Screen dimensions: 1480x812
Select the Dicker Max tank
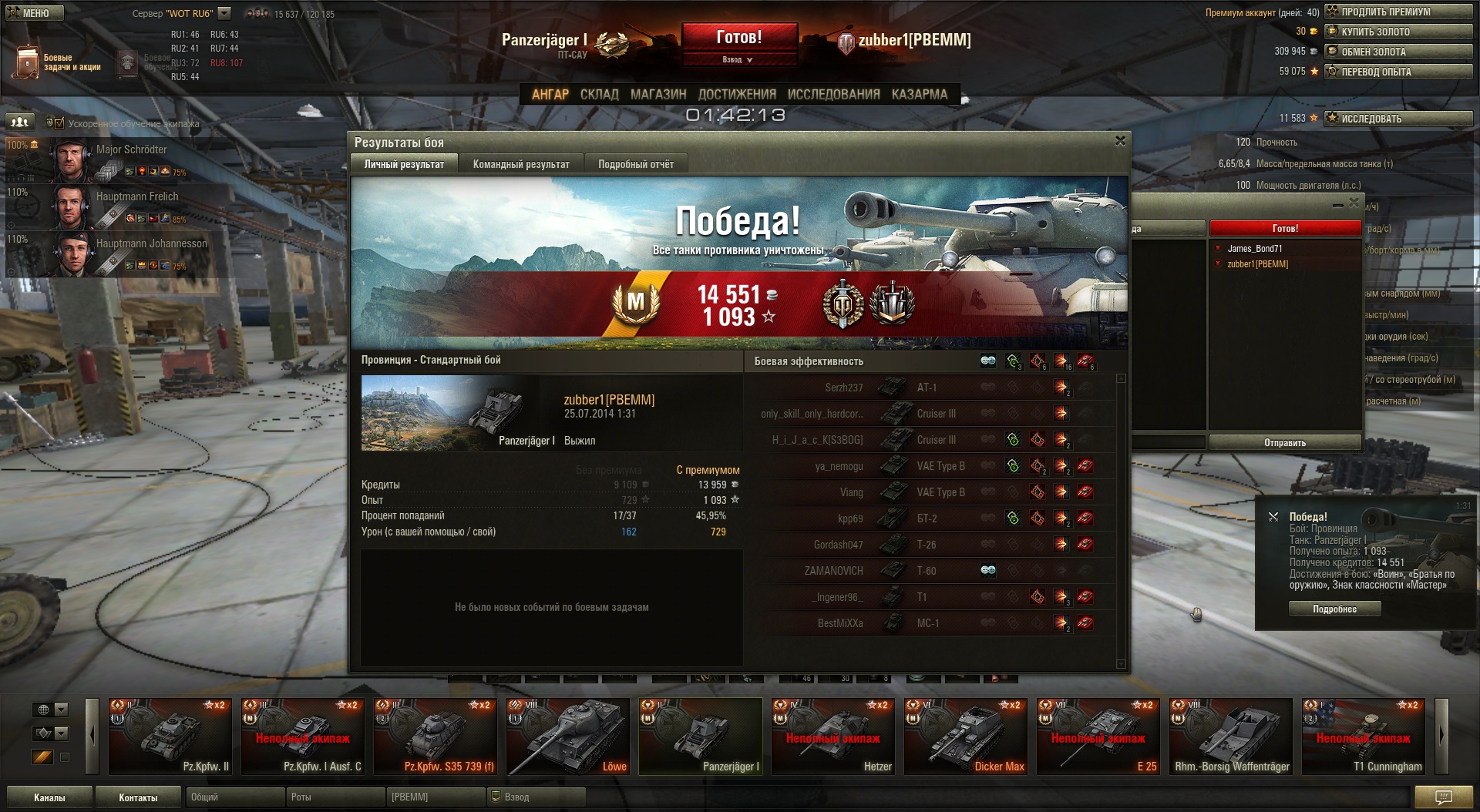(x=967, y=736)
